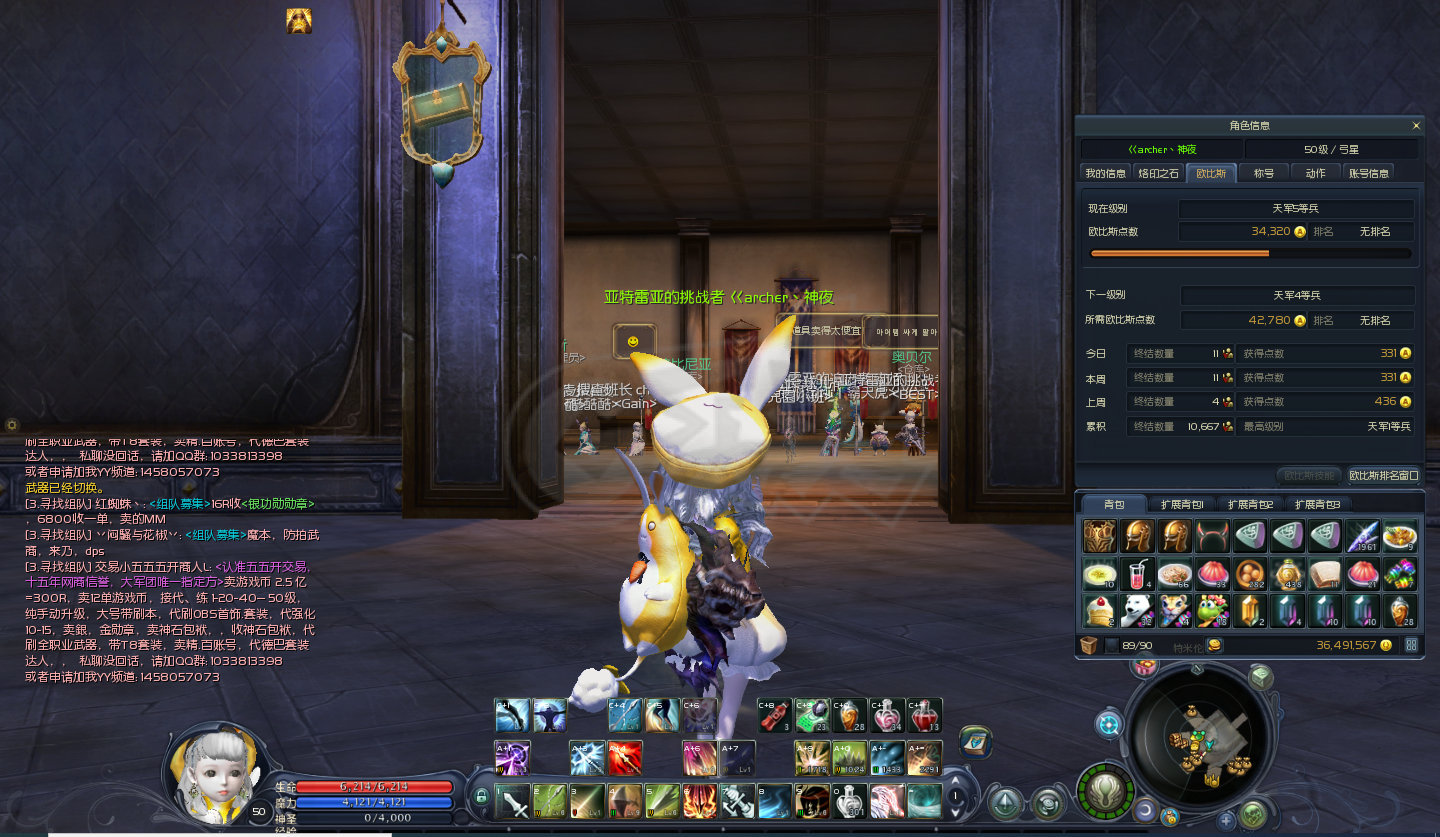
Task: Open the 扩展背包3 bag tab
Action: (1317, 505)
